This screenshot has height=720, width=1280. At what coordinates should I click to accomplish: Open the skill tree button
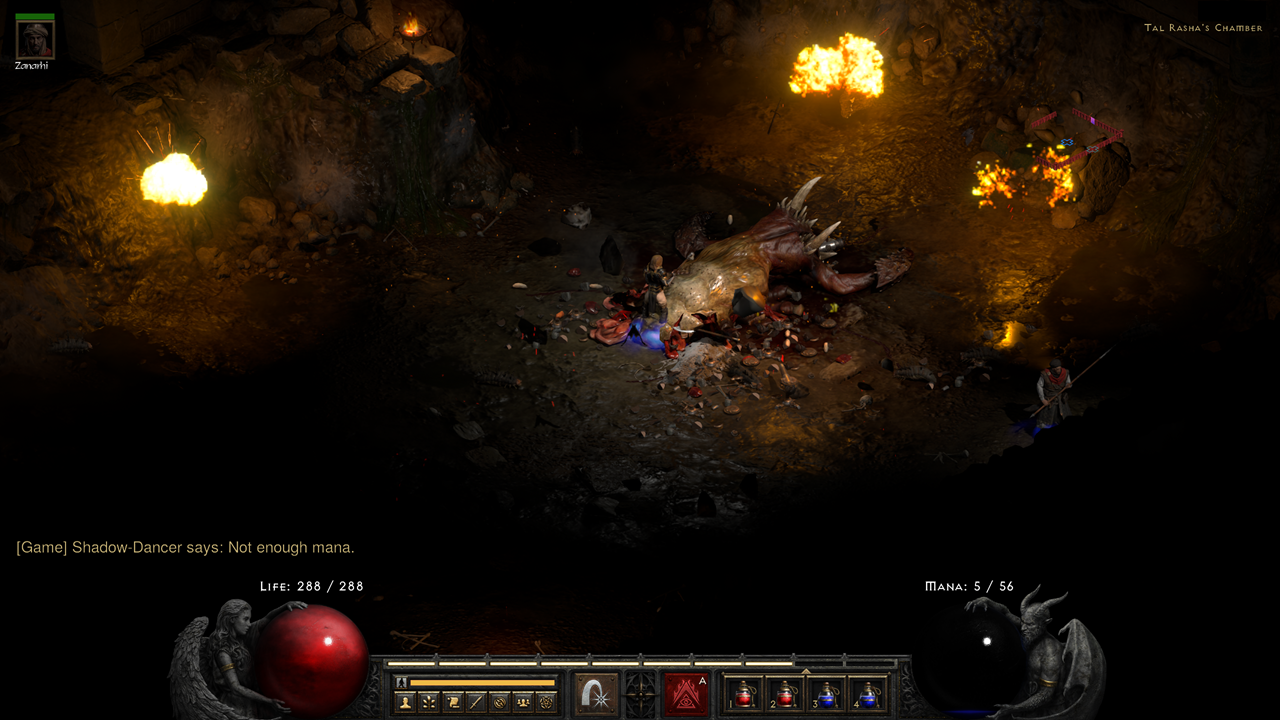[x=429, y=702]
